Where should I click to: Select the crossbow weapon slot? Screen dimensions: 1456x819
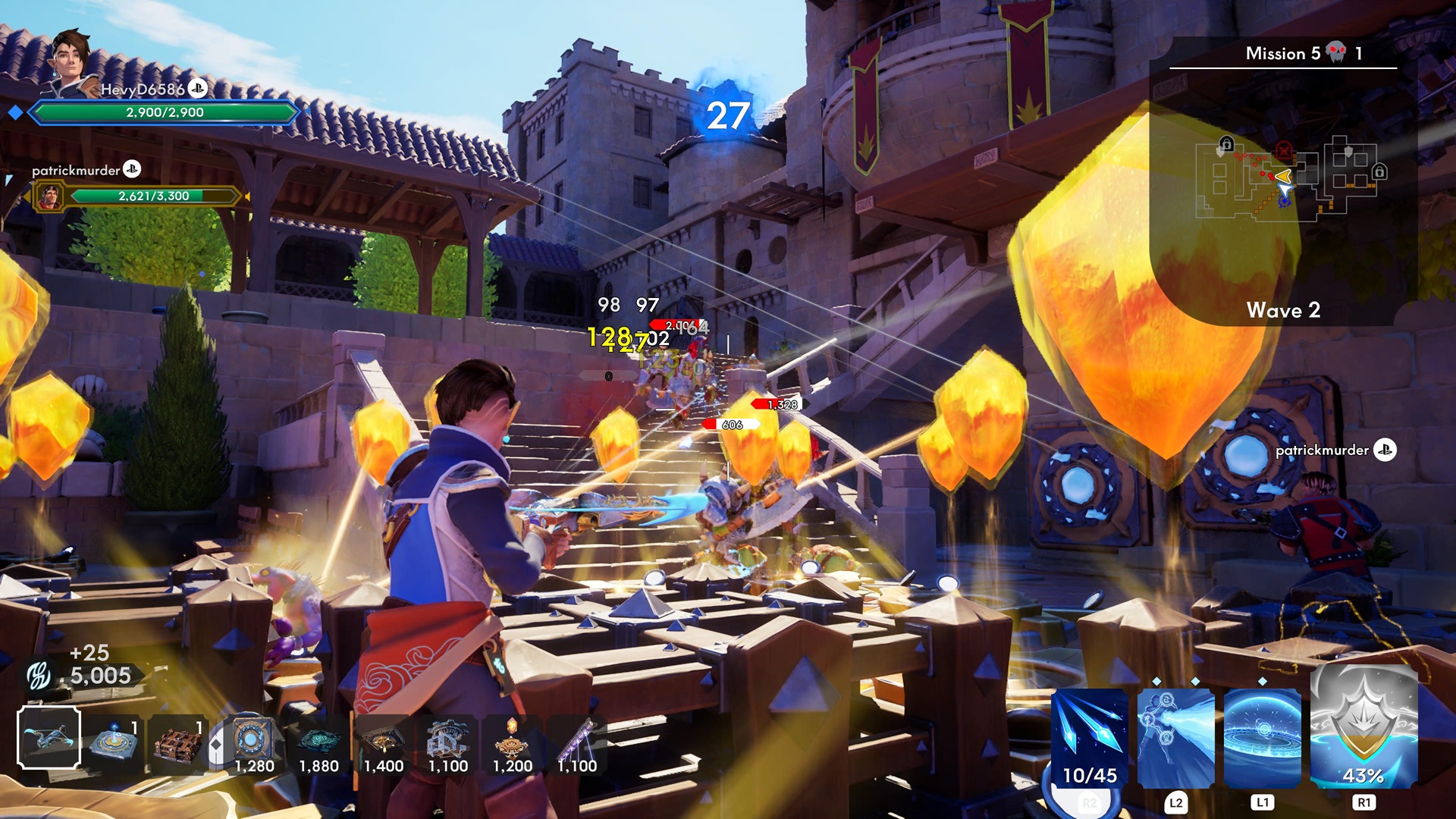coord(49,738)
